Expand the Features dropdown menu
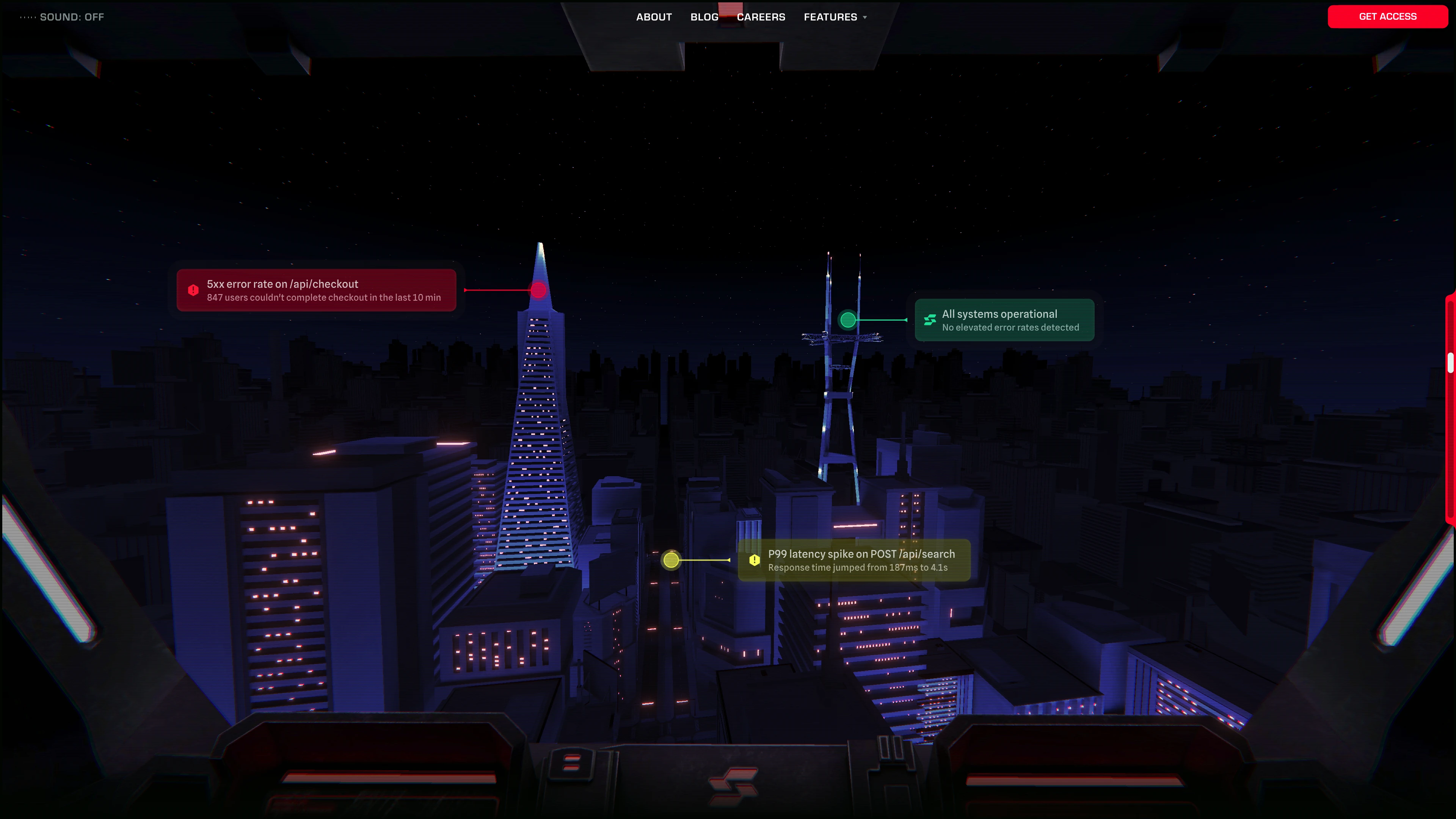 835,17
